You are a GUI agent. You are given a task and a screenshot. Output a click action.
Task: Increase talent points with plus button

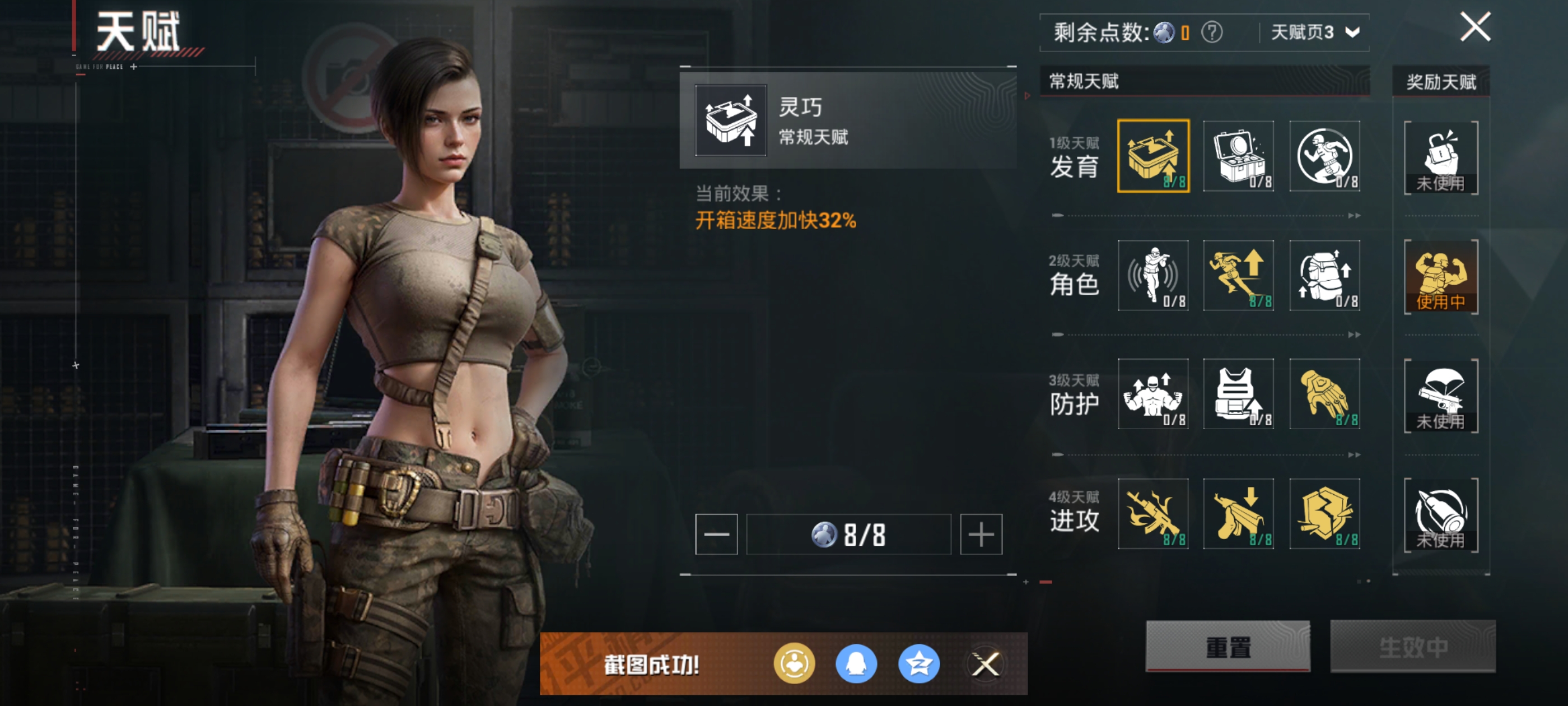point(981,534)
